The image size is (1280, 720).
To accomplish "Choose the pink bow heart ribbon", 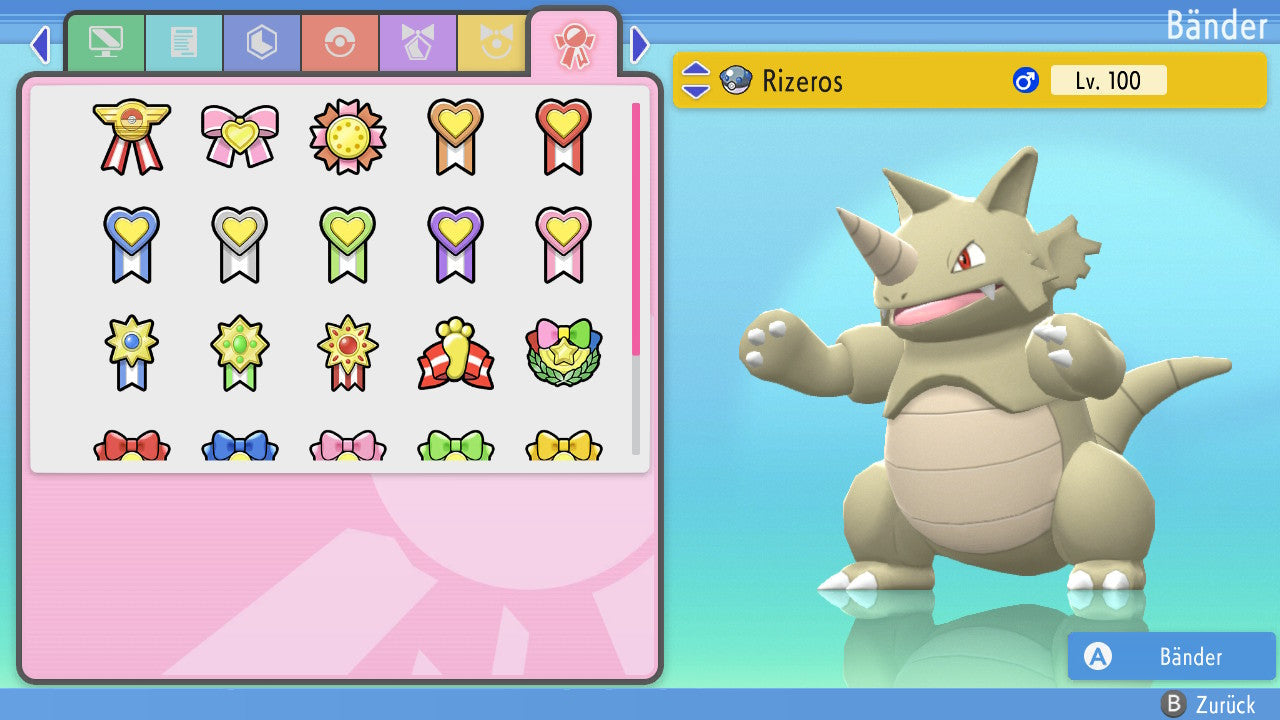I will [240, 136].
